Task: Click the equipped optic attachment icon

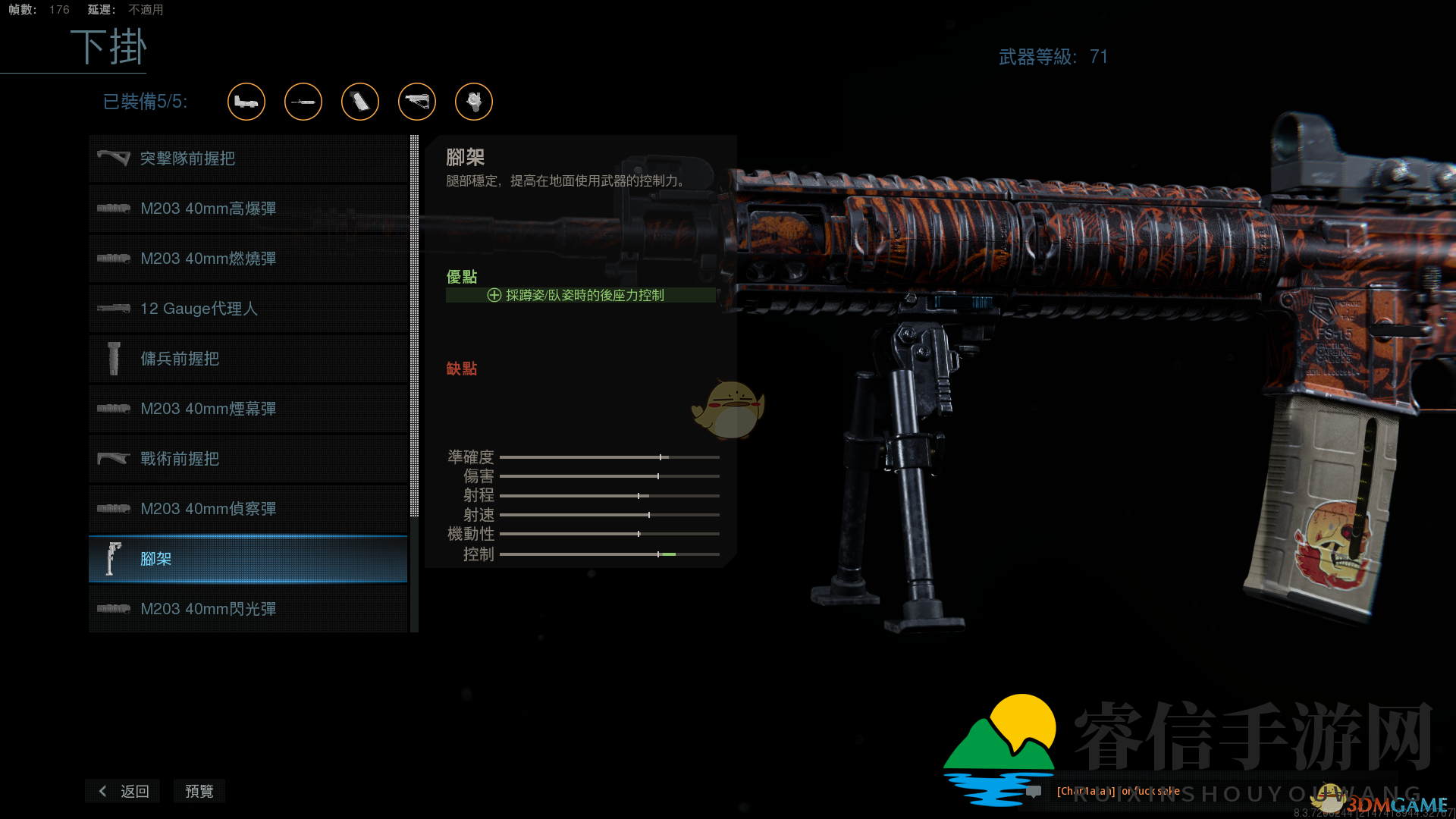Action: pyautogui.click(x=246, y=102)
